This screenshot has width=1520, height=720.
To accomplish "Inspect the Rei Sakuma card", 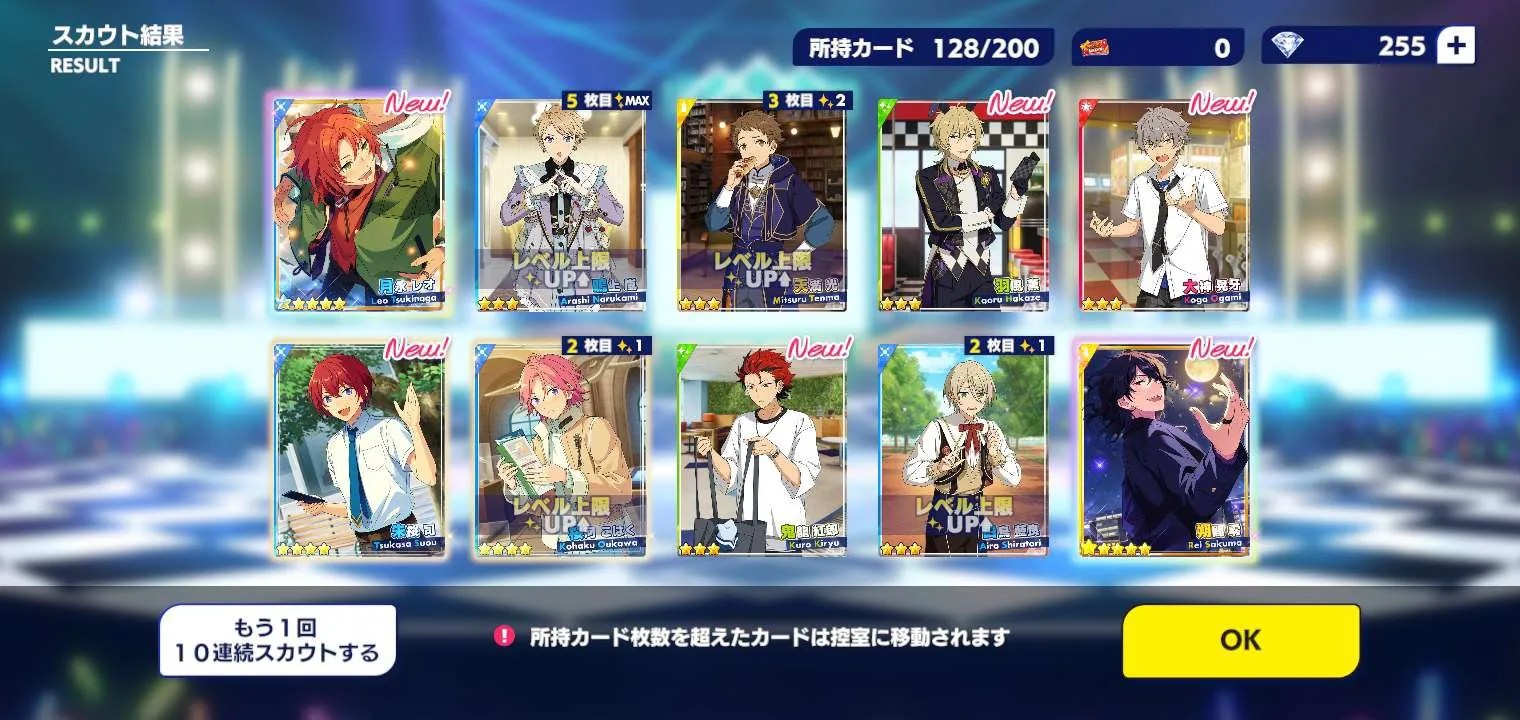I will (1164, 450).
